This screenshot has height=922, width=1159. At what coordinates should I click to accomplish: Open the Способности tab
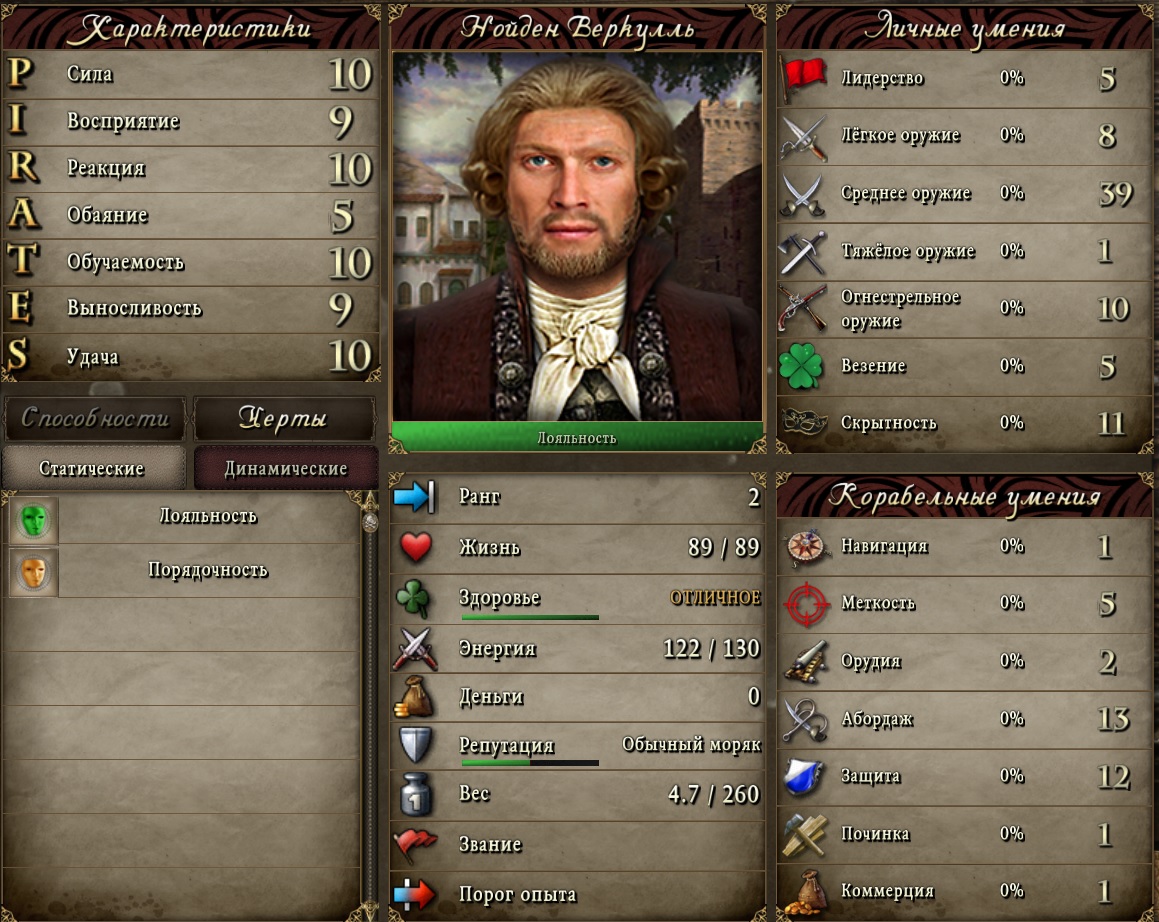click(x=95, y=418)
